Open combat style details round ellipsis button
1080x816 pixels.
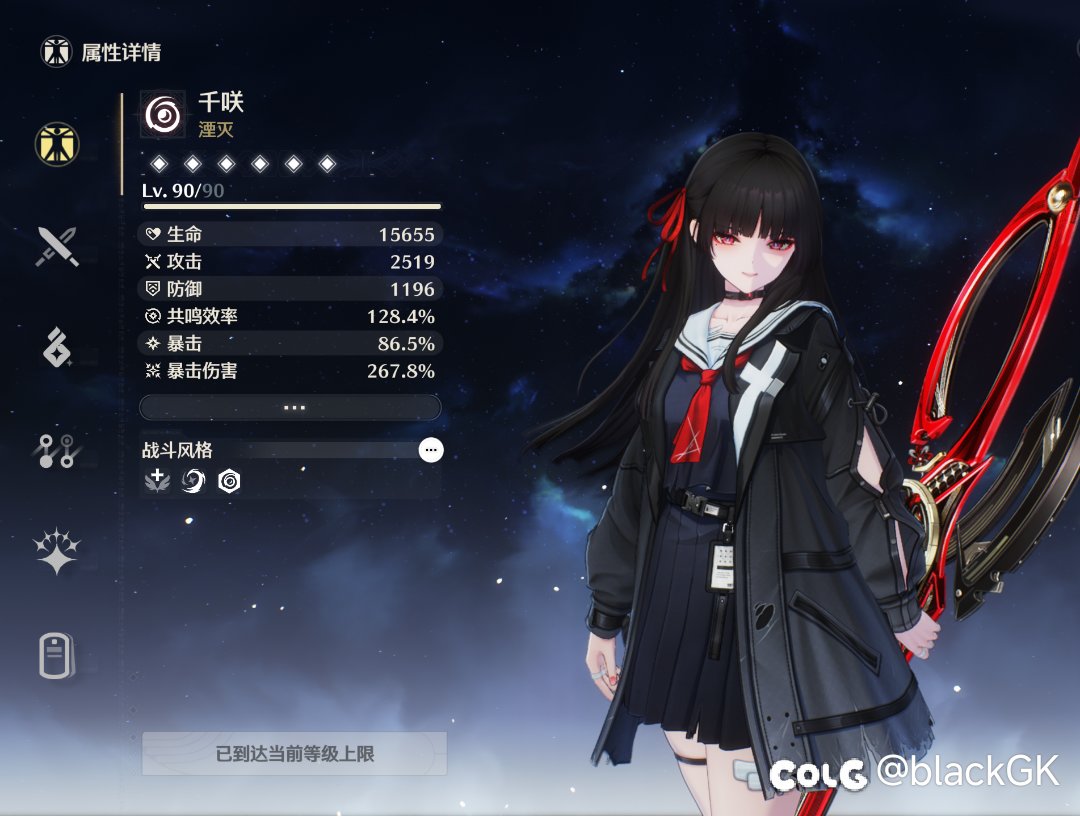[431, 450]
